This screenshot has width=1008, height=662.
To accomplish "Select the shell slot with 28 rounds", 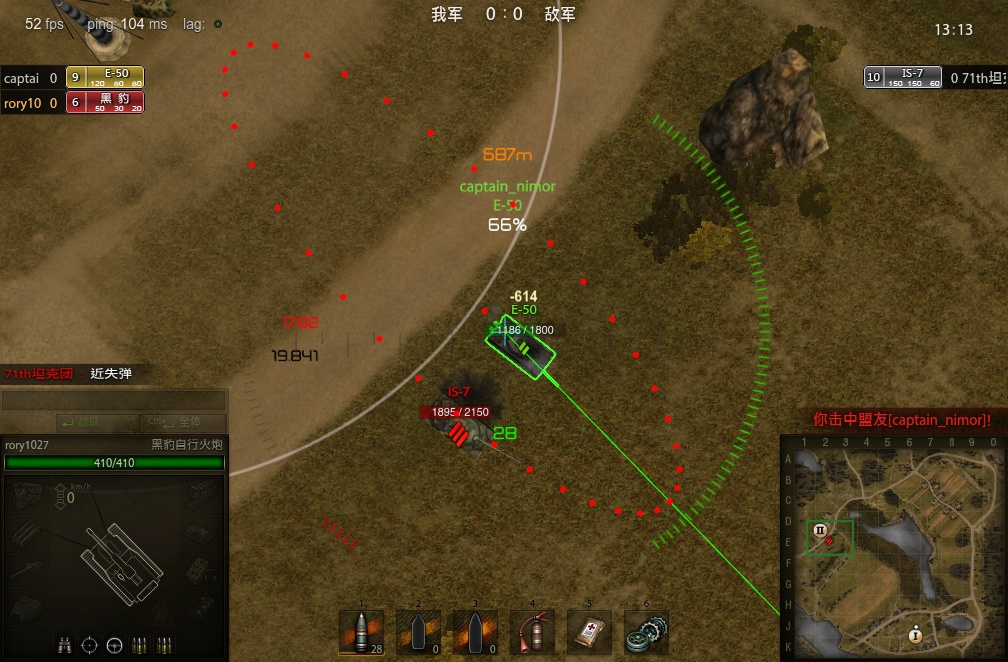I will 361,632.
